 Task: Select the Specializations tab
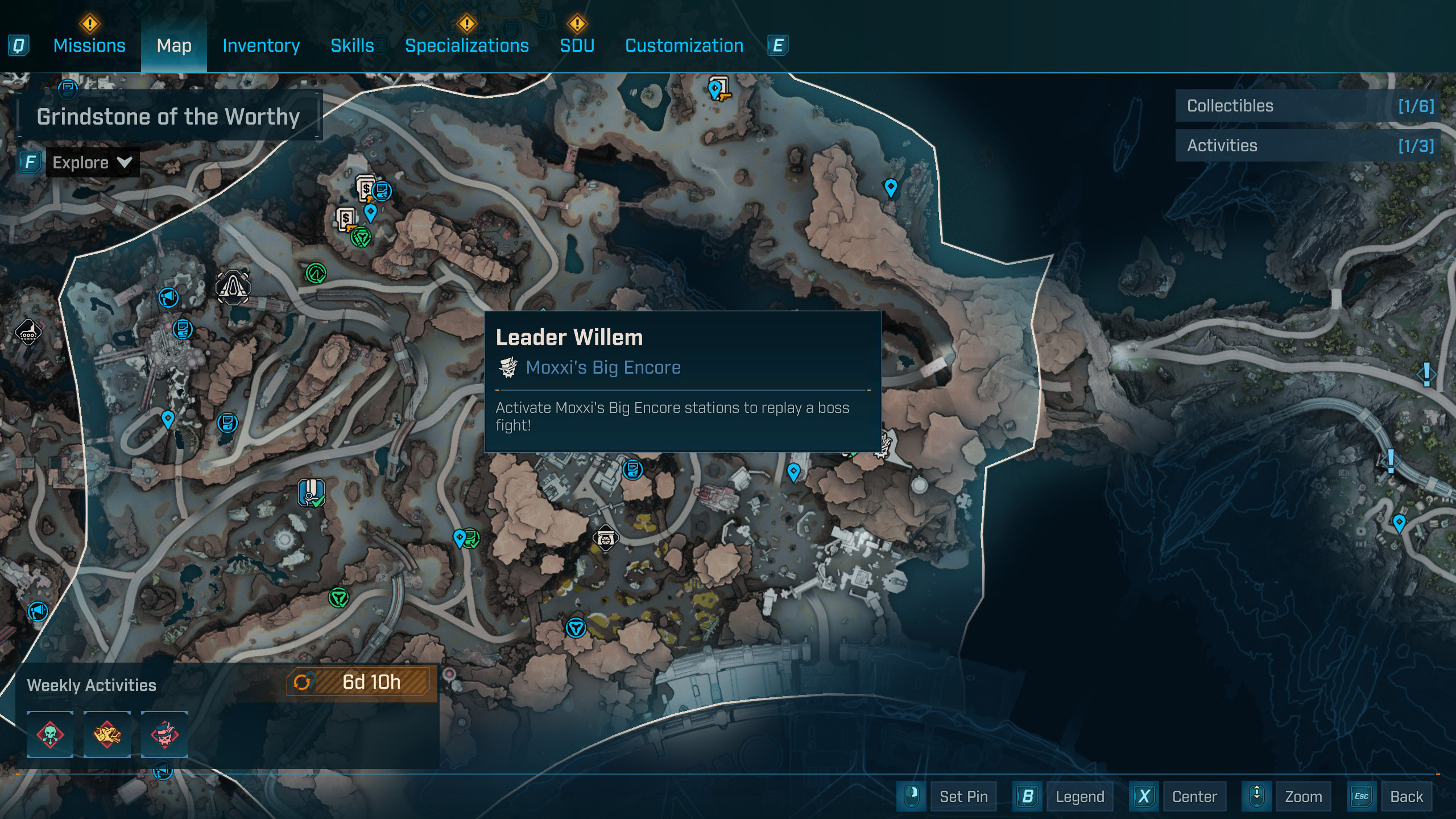(x=466, y=45)
